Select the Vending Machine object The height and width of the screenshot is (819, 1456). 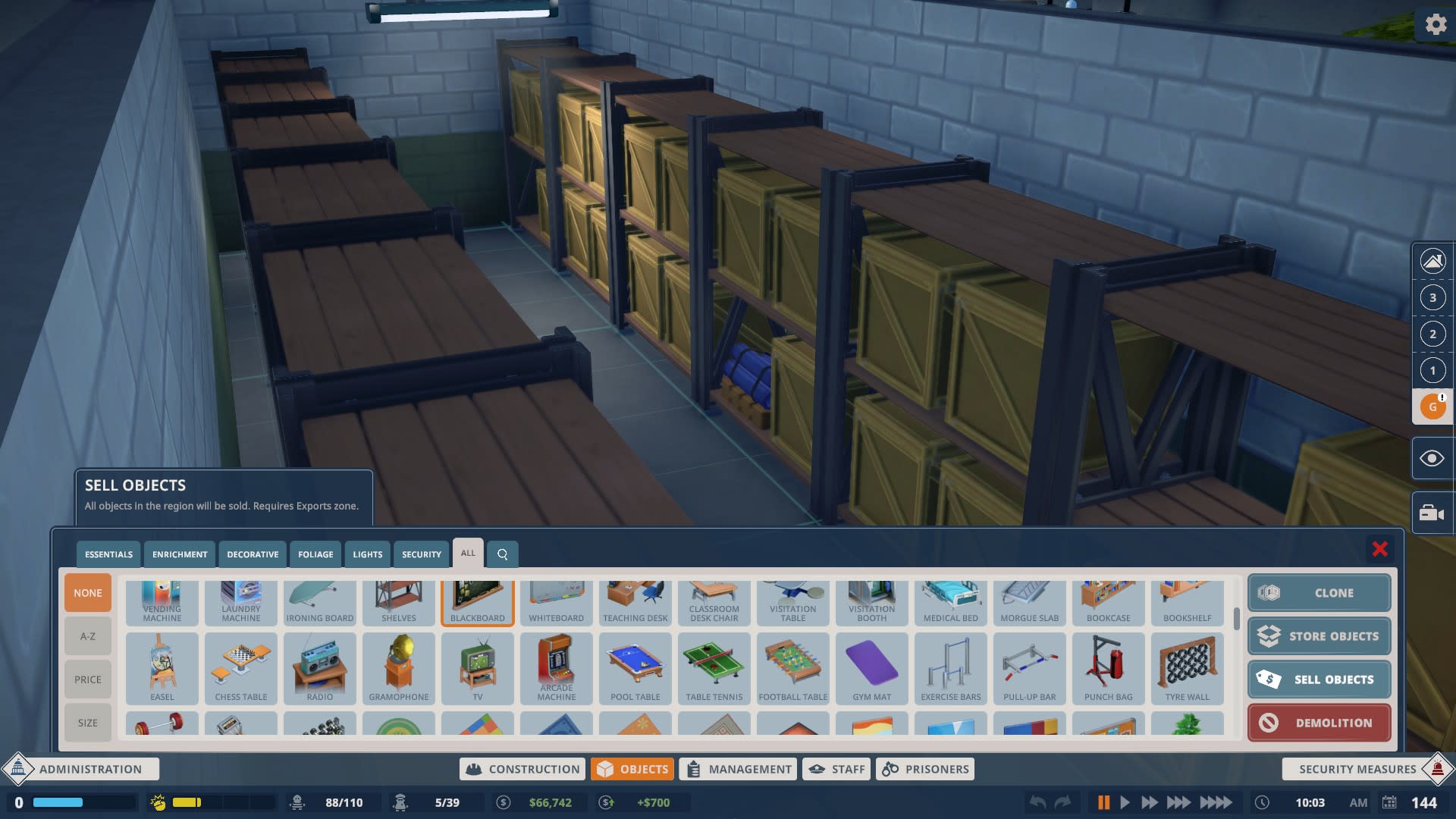[x=162, y=601]
